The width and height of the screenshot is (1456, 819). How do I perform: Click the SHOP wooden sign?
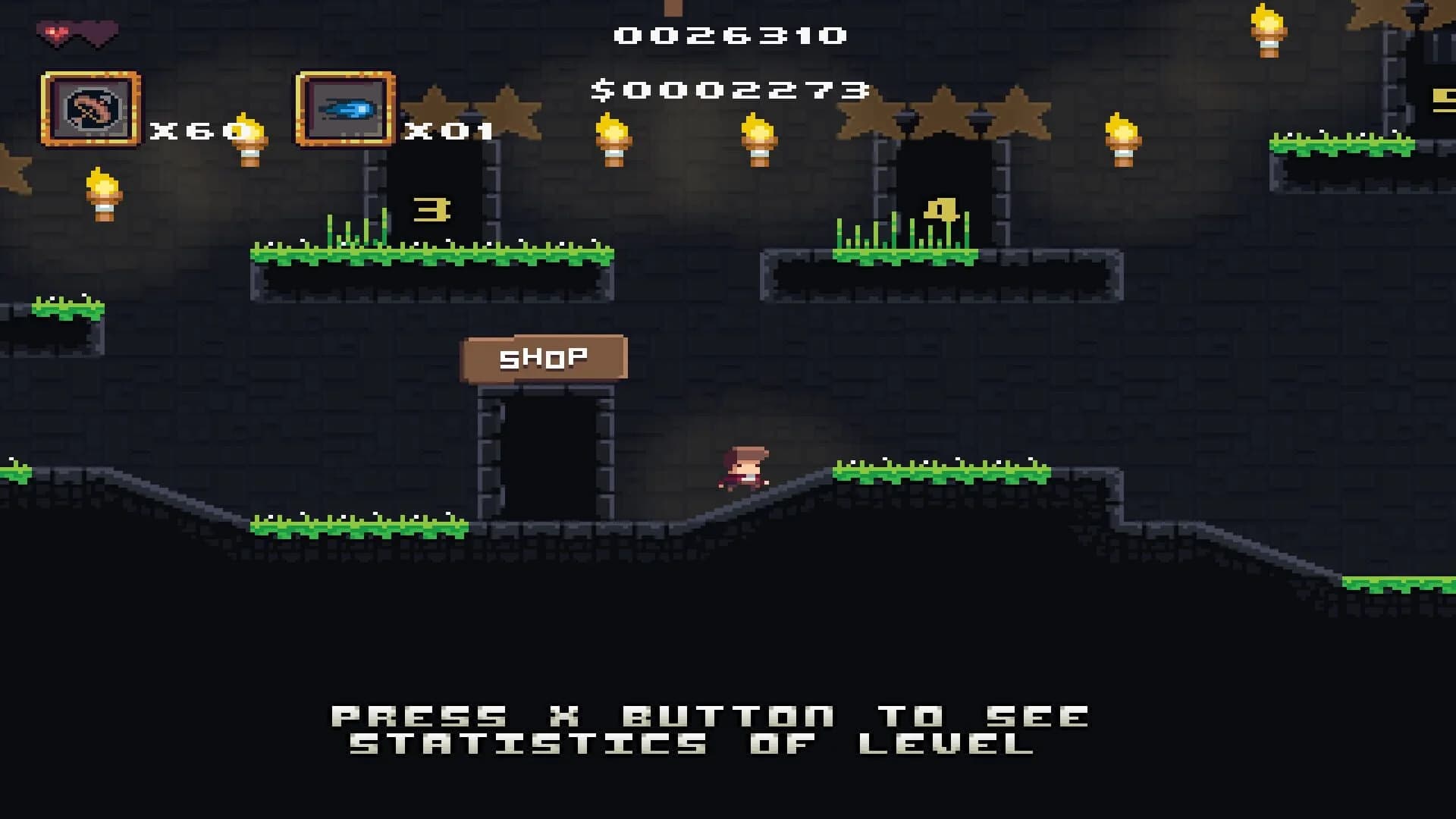coord(544,355)
